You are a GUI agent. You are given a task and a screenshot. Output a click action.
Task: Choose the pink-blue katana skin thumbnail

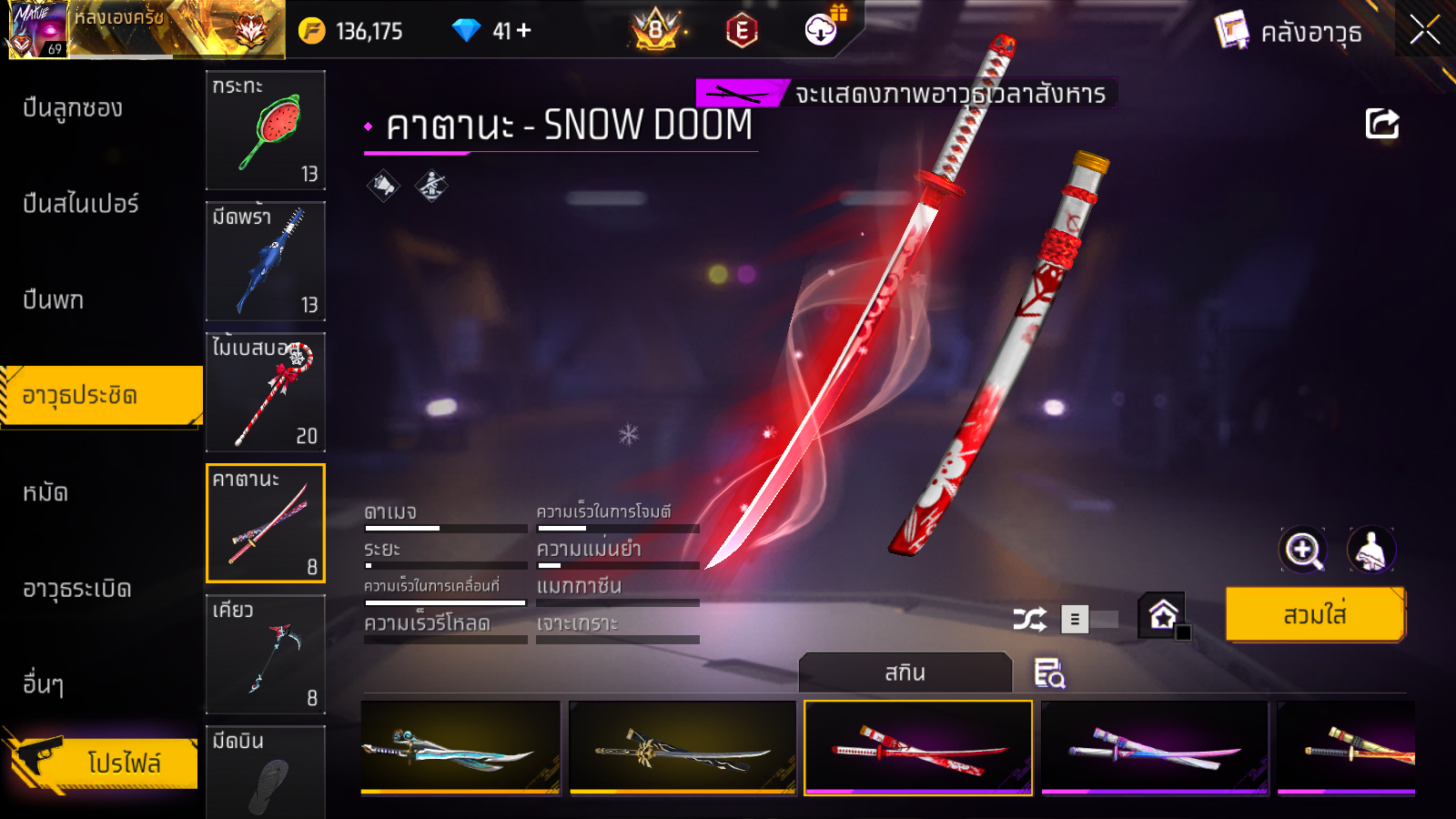tap(1154, 748)
